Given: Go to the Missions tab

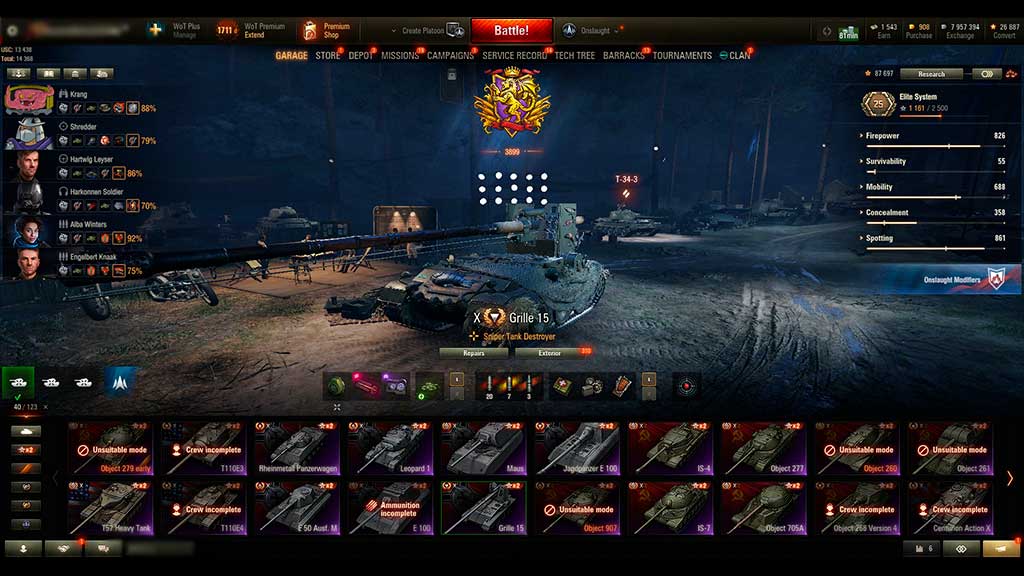Looking at the screenshot, I should pos(400,56).
